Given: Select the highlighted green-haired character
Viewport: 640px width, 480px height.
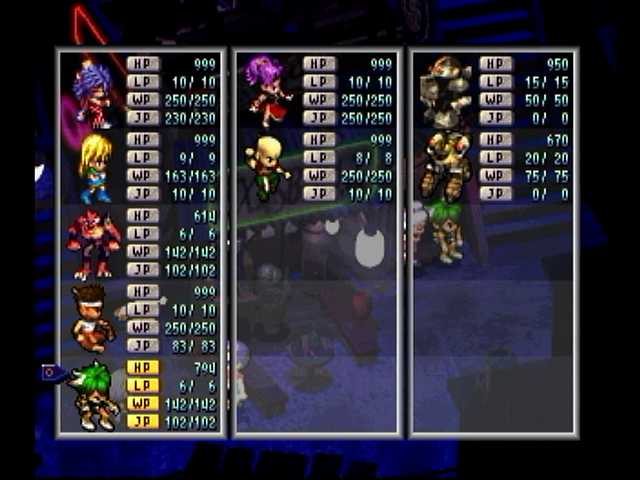Looking at the screenshot, I should click(97, 395).
